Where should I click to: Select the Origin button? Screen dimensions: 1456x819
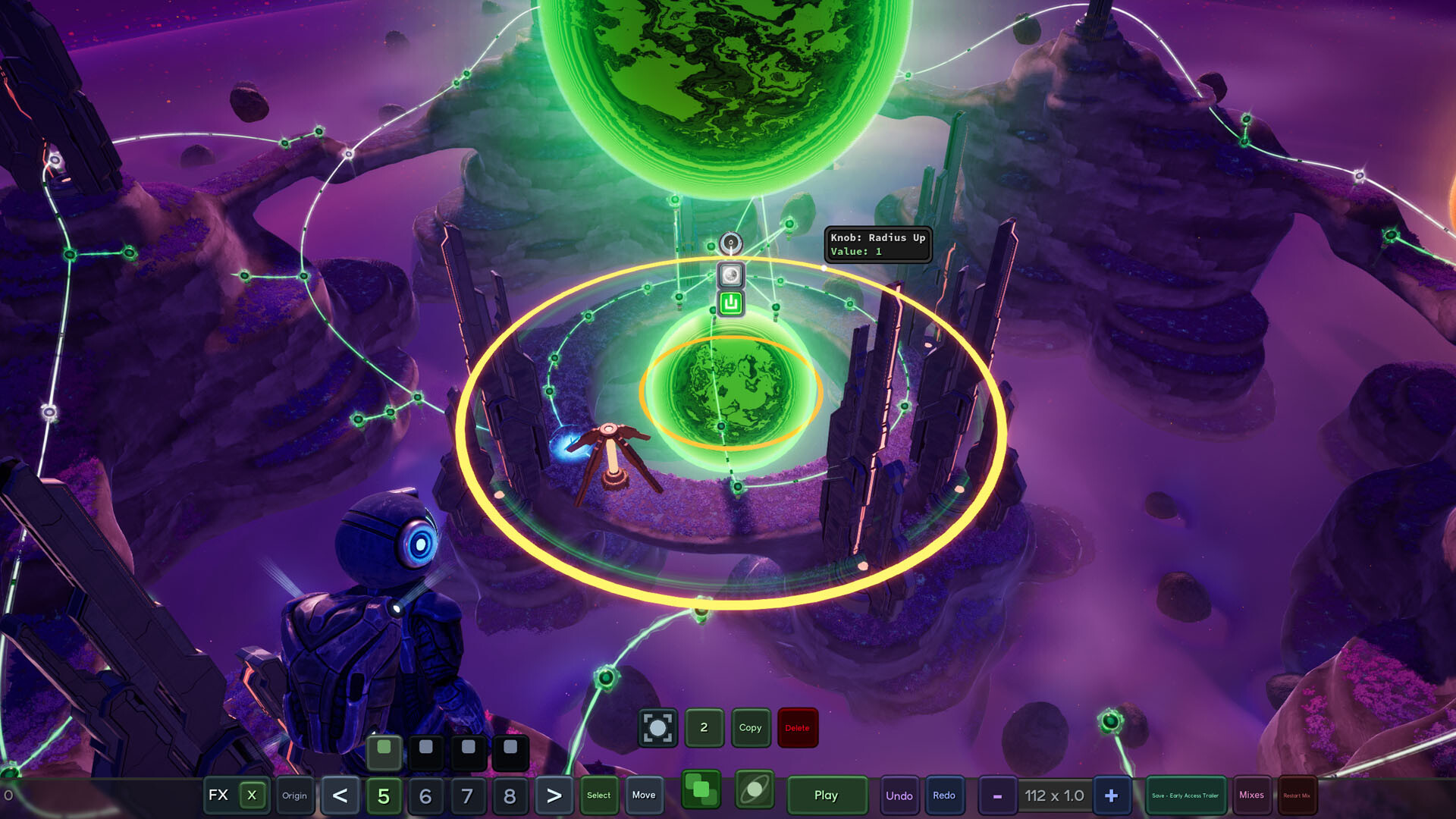[294, 795]
